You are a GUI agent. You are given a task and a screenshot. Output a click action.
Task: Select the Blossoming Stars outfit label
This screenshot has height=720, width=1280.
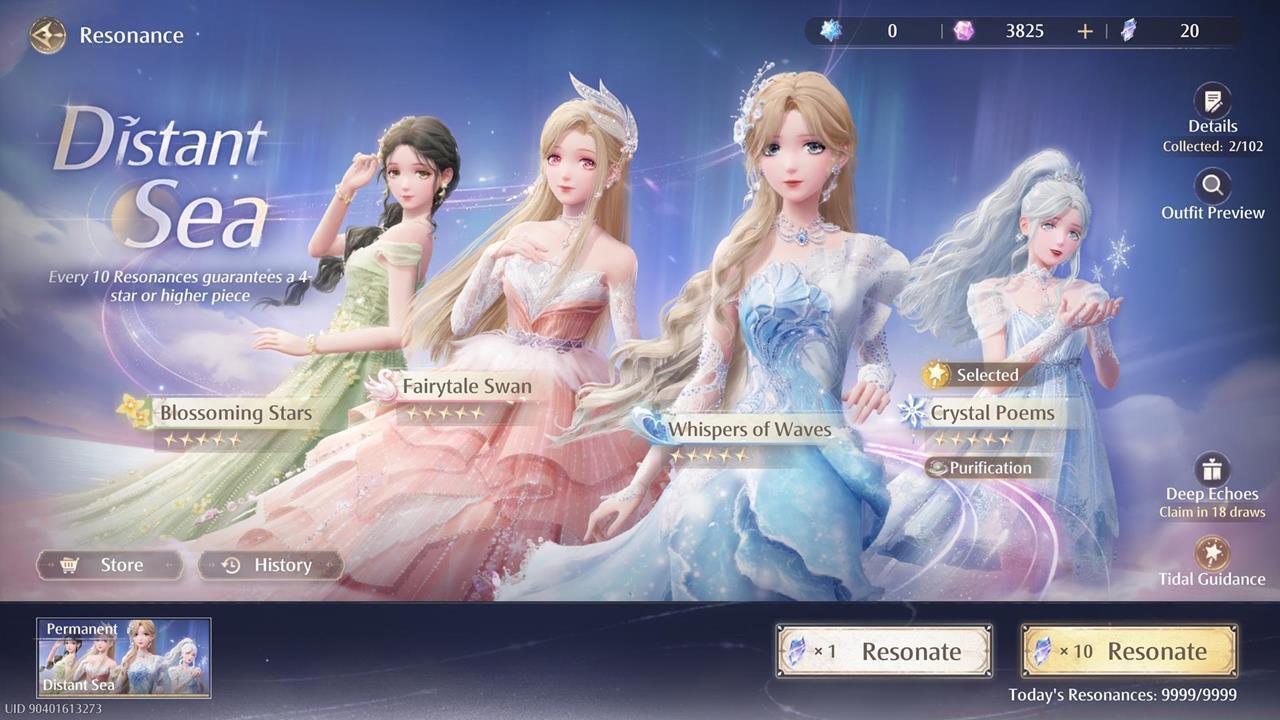[x=236, y=412]
